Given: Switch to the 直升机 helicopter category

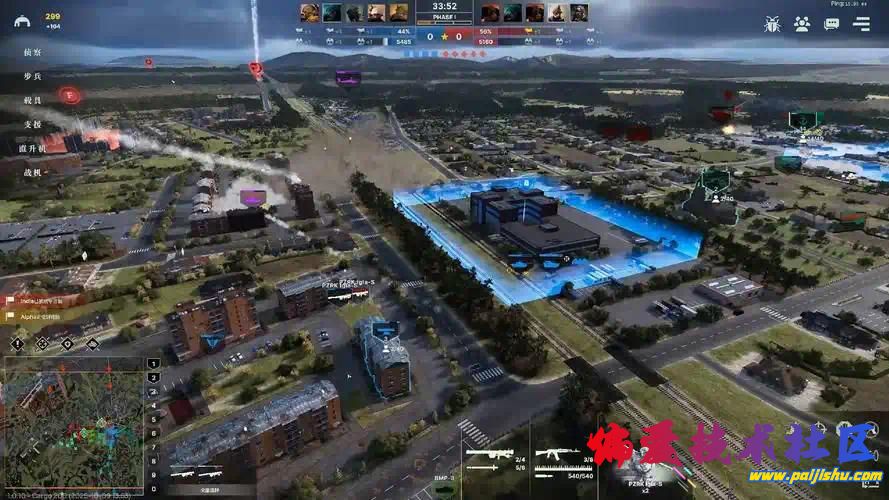Looking at the screenshot, I should coord(32,148).
